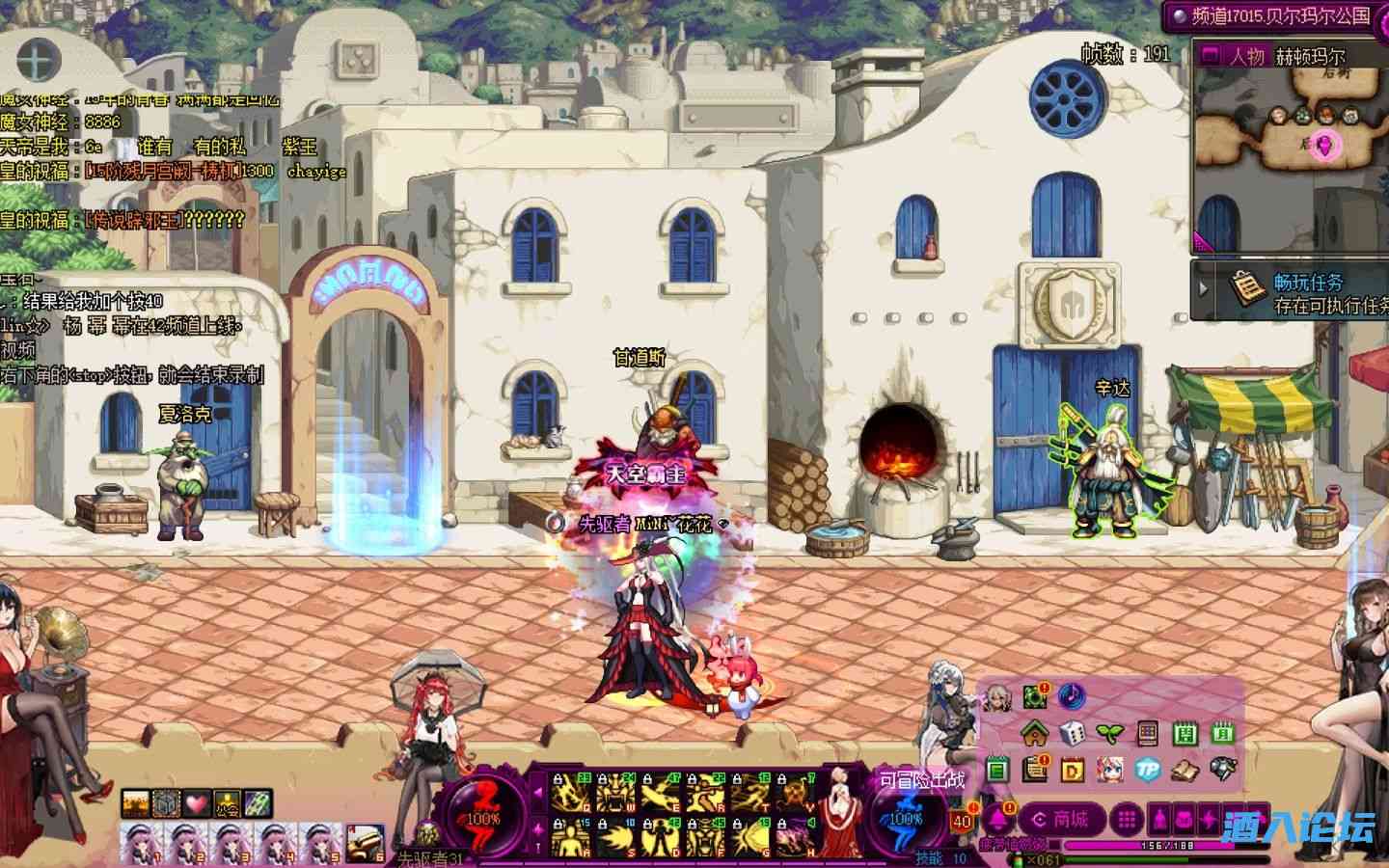Open the 商城 shop button
Image resolution: width=1389 pixels, height=868 pixels.
pyautogui.click(x=1060, y=820)
